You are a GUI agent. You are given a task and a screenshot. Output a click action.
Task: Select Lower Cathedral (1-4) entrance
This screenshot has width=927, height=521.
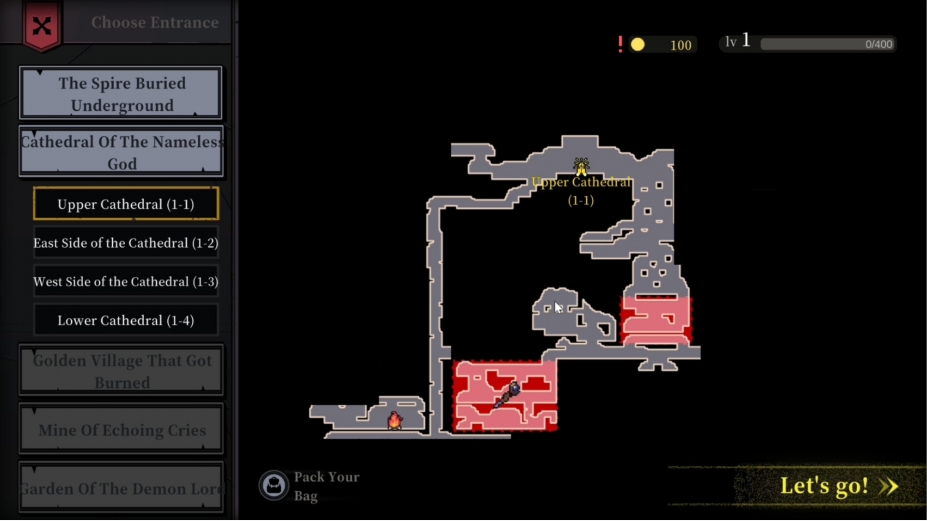[x=125, y=321]
